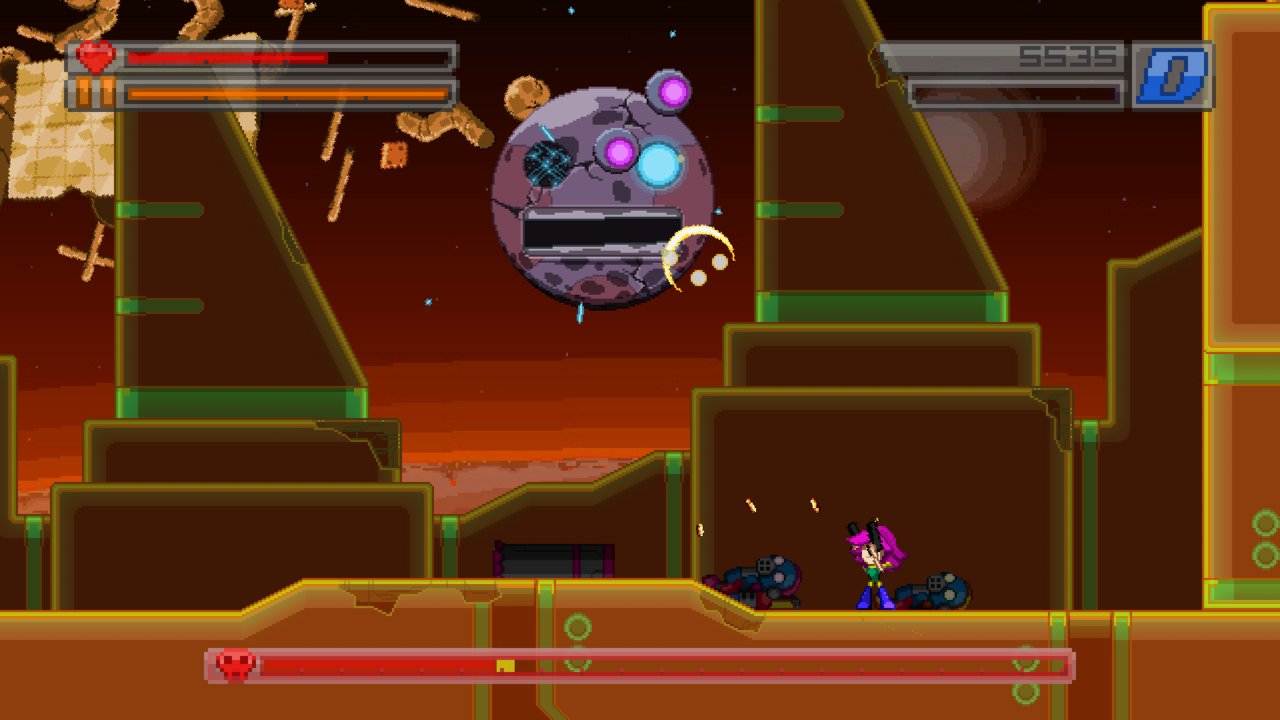The height and width of the screenshot is (720, 1280).
Task: Toggle the right drone enemy
Action: (x=935, y=588)
